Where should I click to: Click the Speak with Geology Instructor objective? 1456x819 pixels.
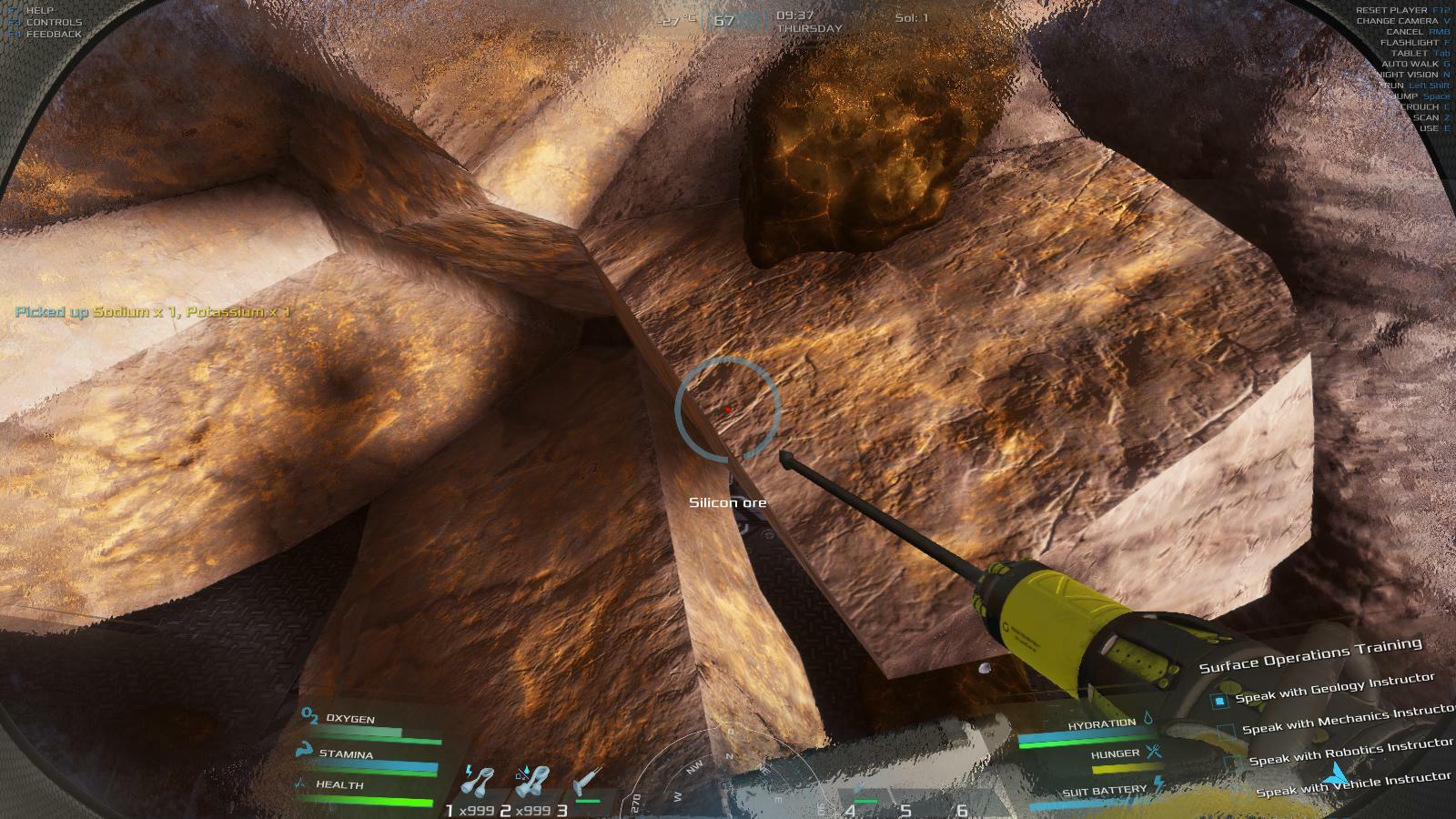tap(1334, 689)
